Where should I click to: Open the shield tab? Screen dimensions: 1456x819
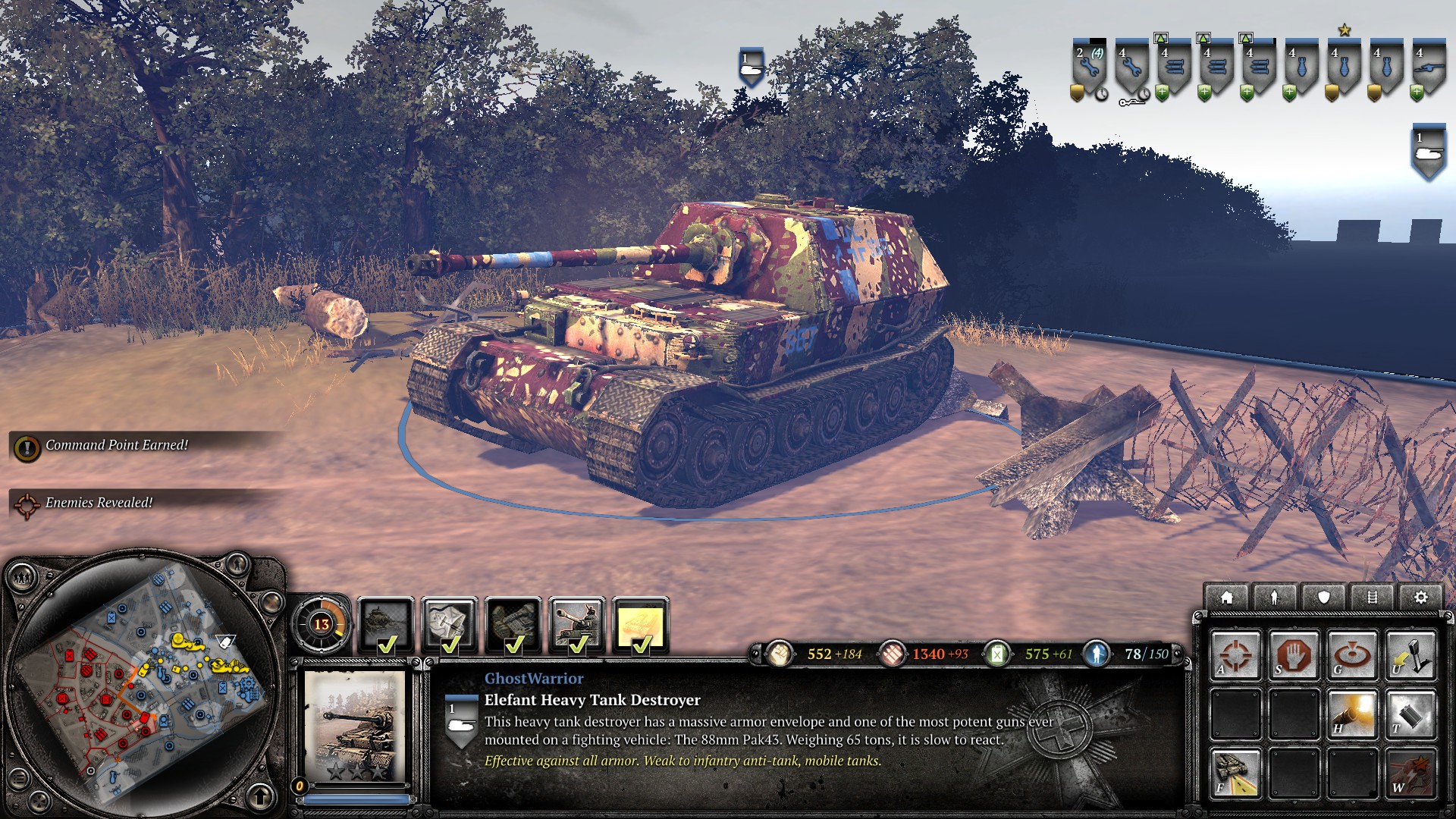coord(1323,598)
